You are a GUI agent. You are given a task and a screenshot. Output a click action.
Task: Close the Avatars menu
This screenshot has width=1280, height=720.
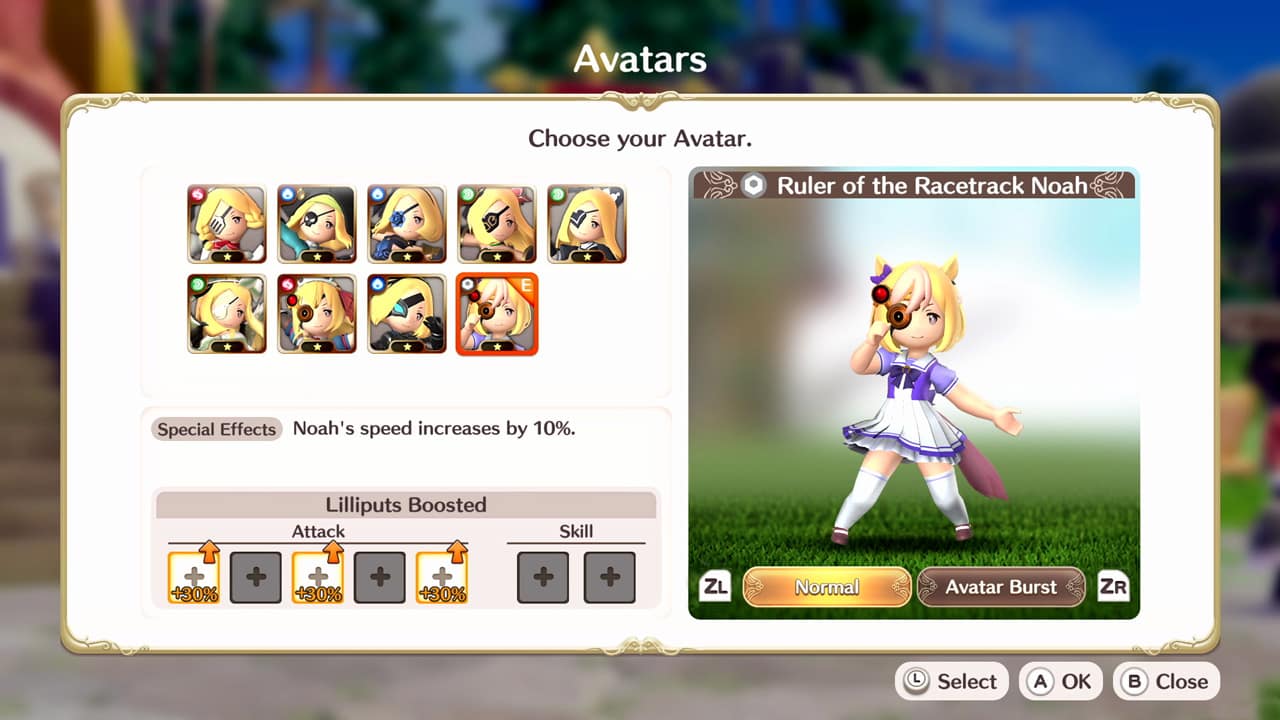(1167, 681)
